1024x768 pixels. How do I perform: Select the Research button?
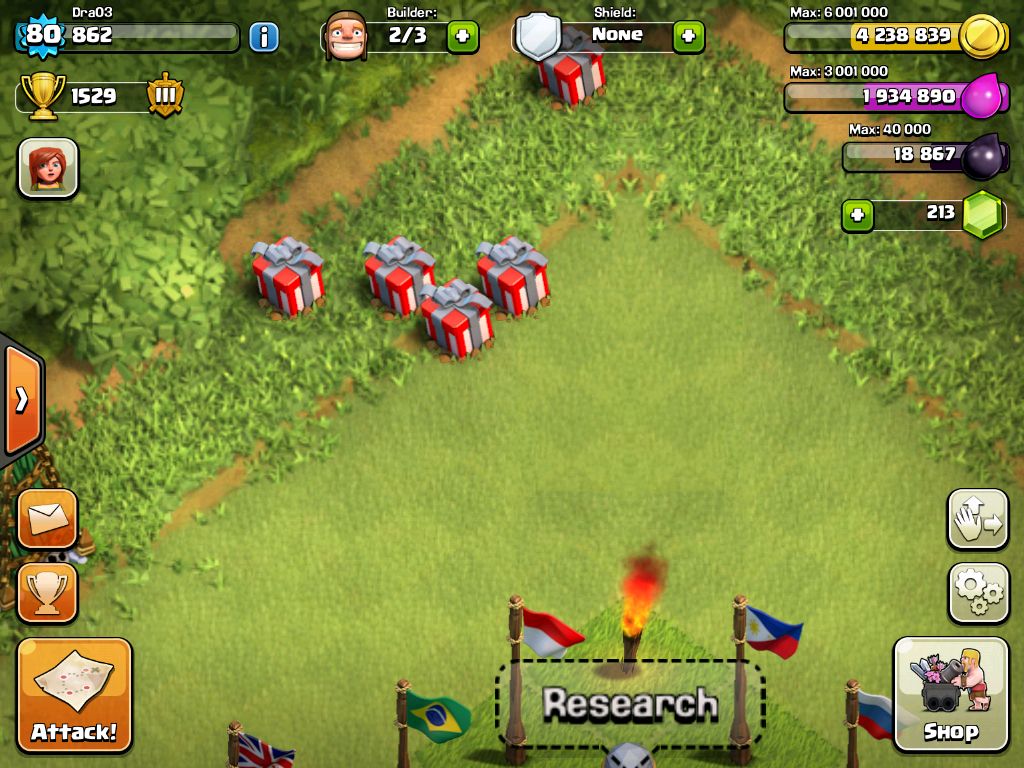[x=630, y=704]
